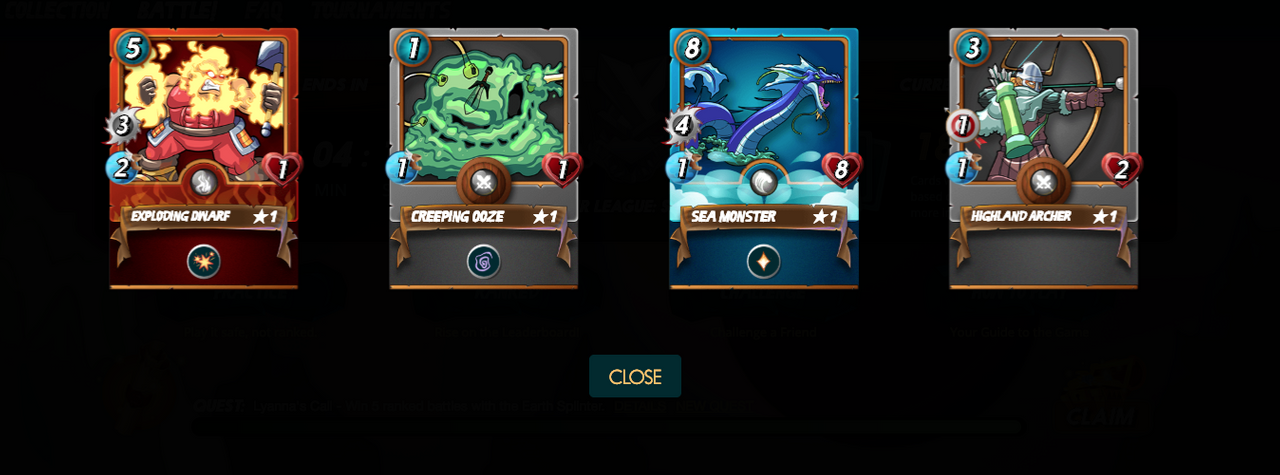Click Exploding Dwarf's blast ability icon

[x=203, y=262]
